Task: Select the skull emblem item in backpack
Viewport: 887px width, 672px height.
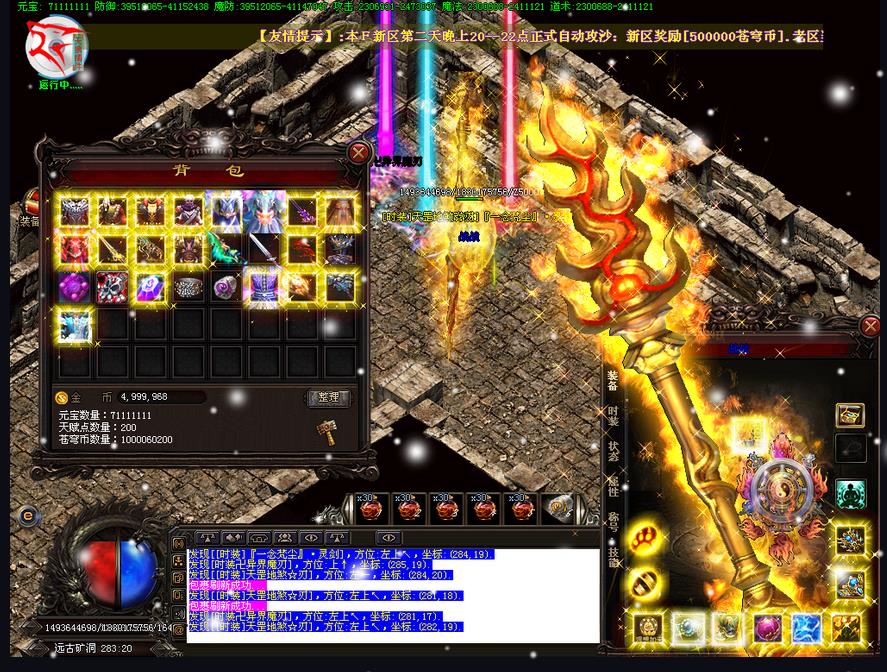Action: pyautogui.click(x=110, y=287)
